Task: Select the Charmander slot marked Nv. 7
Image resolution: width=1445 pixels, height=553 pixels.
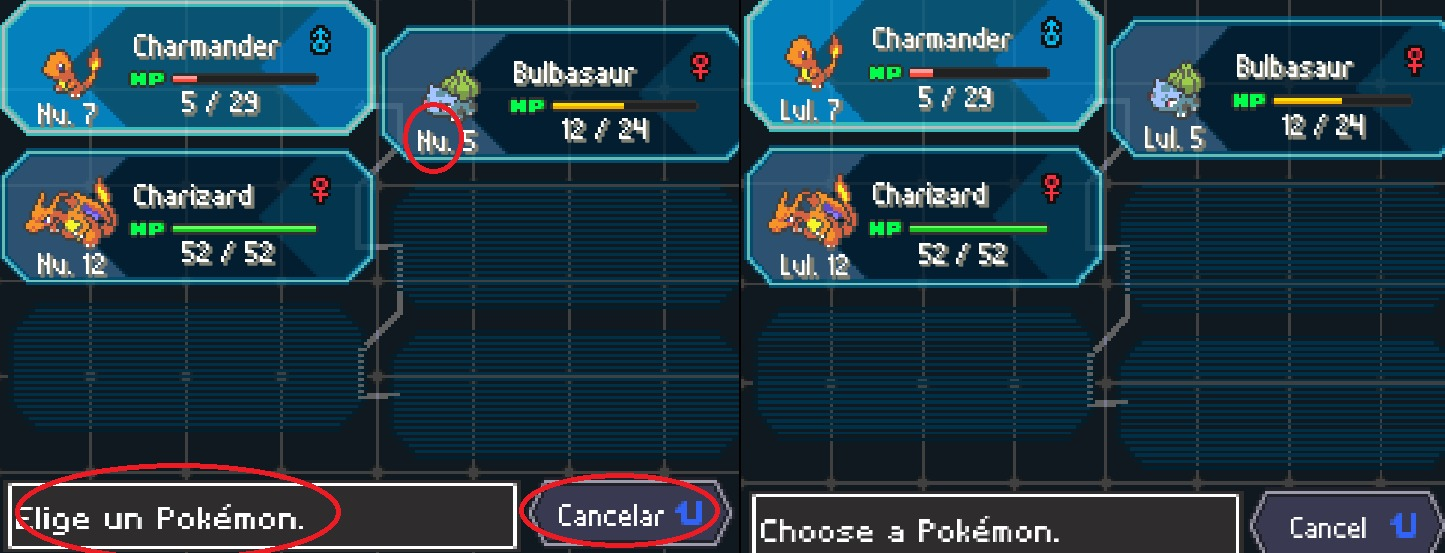Action: [188, 68]
